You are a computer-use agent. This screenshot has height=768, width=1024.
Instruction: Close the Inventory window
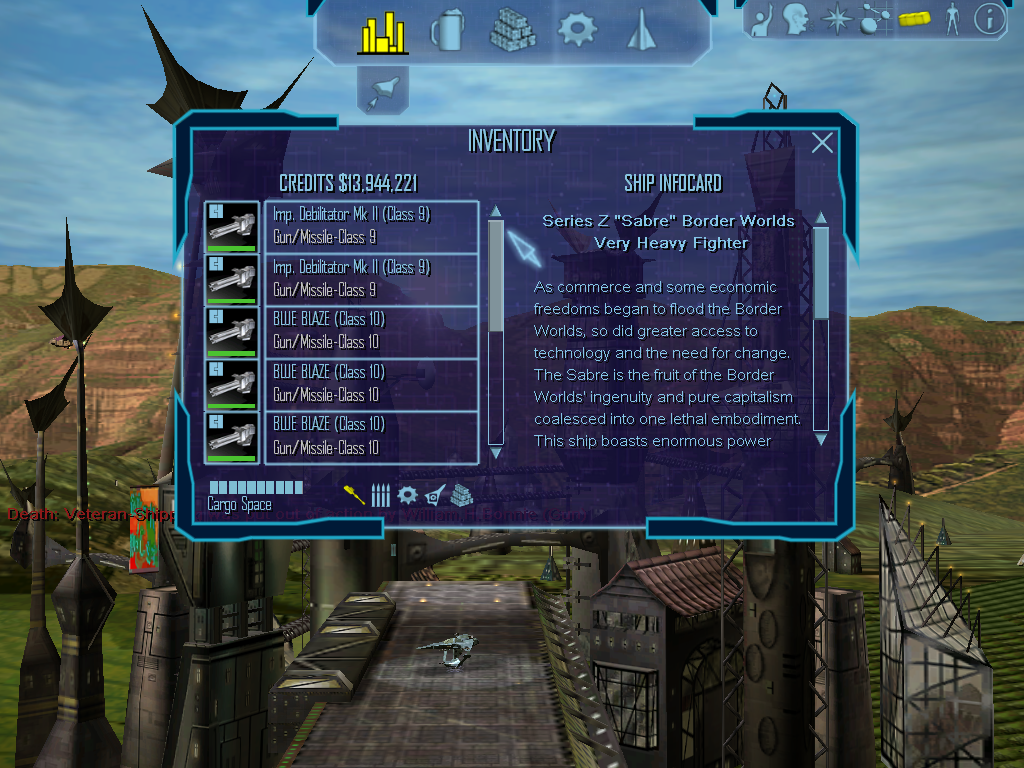click(x=822, y=143)
